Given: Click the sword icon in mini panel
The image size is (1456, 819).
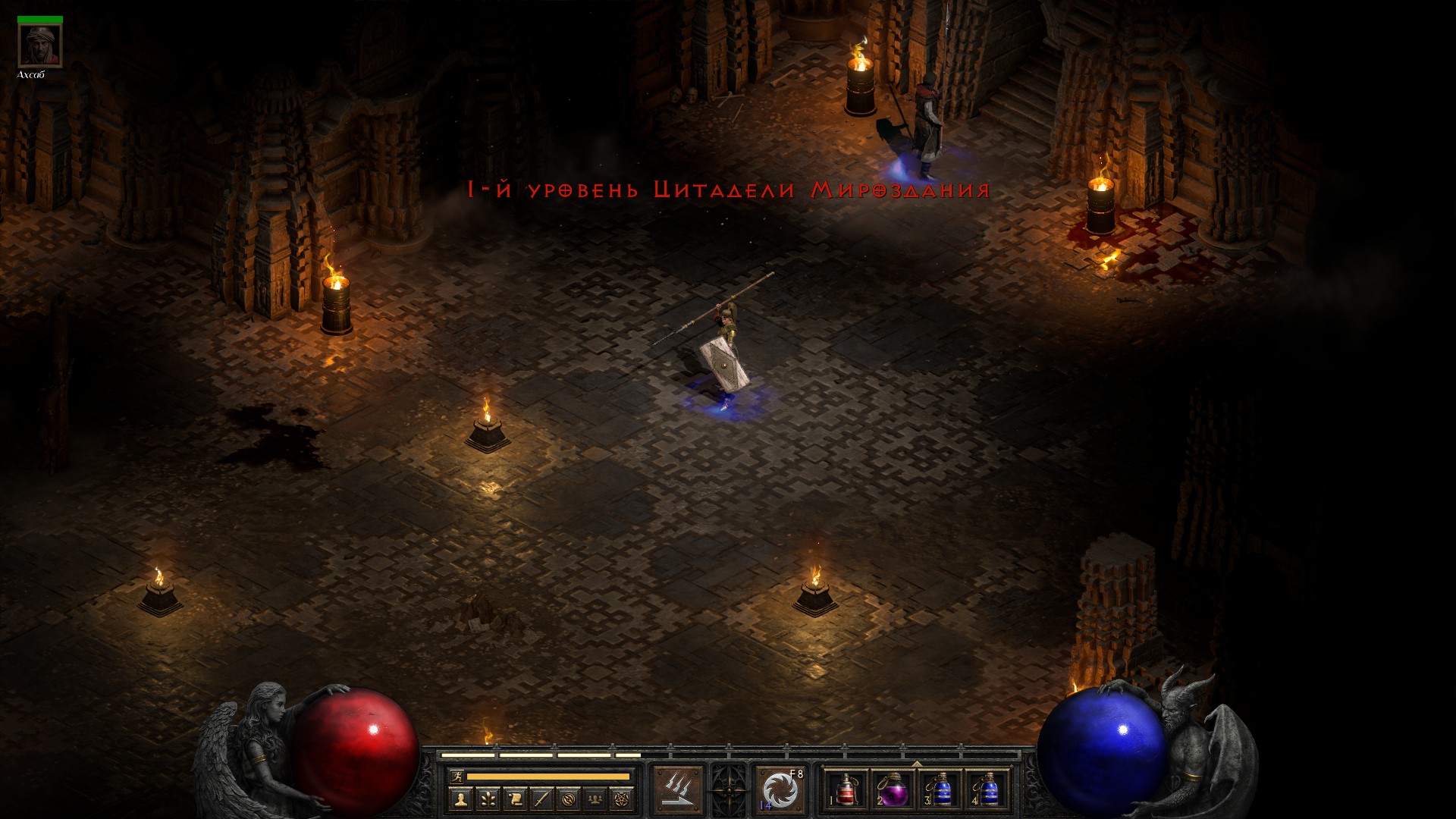Looking at the screenshot, I should tap(541, 799).
